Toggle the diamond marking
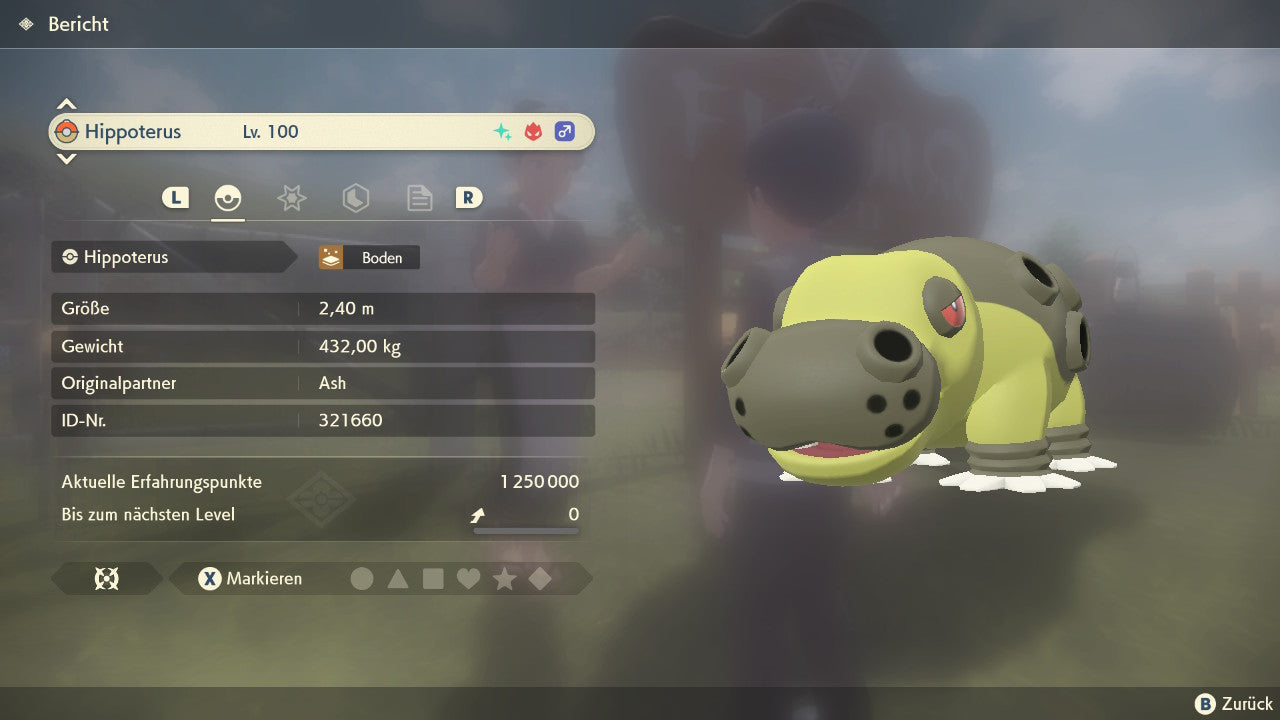Screen dimensions: 1280x720 [x=540, y=579]
